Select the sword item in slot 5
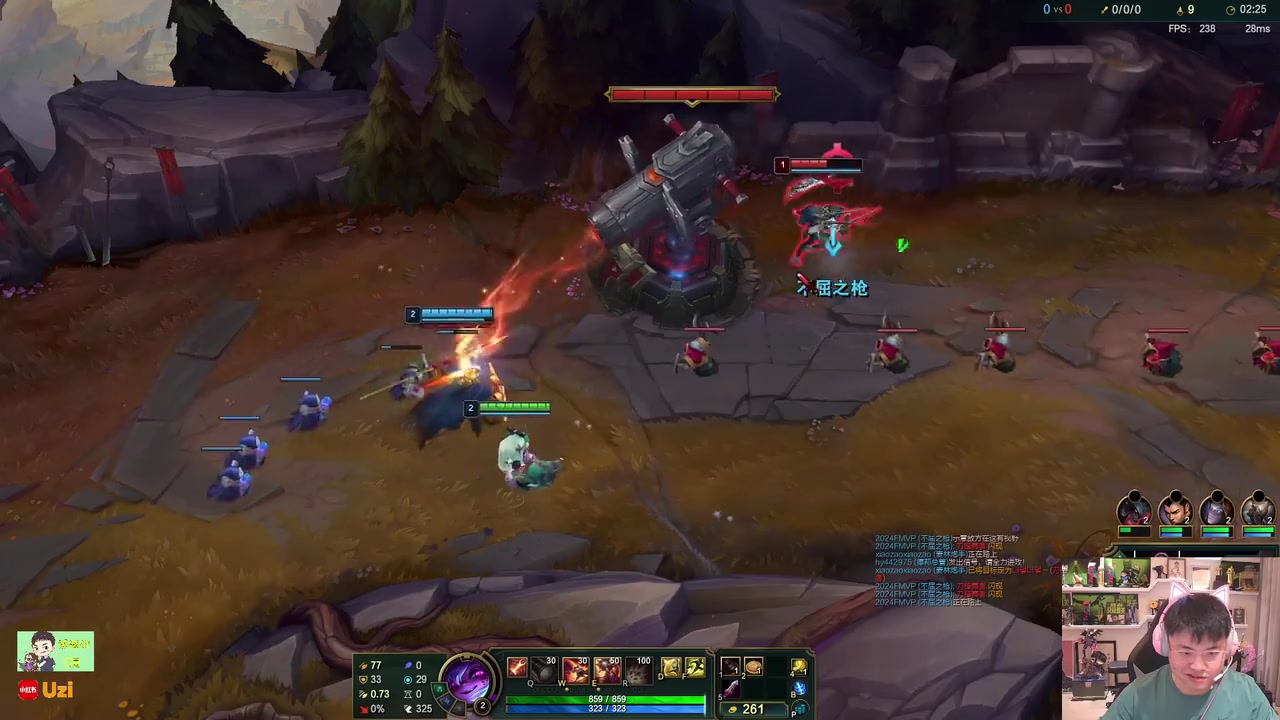This screenshot has width=1280, height=720. click(731, 688)
